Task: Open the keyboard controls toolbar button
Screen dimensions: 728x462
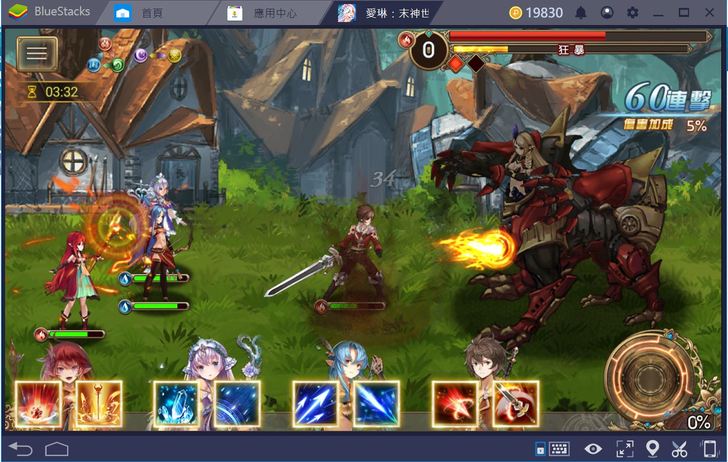Action: click(x=557, y=449)
